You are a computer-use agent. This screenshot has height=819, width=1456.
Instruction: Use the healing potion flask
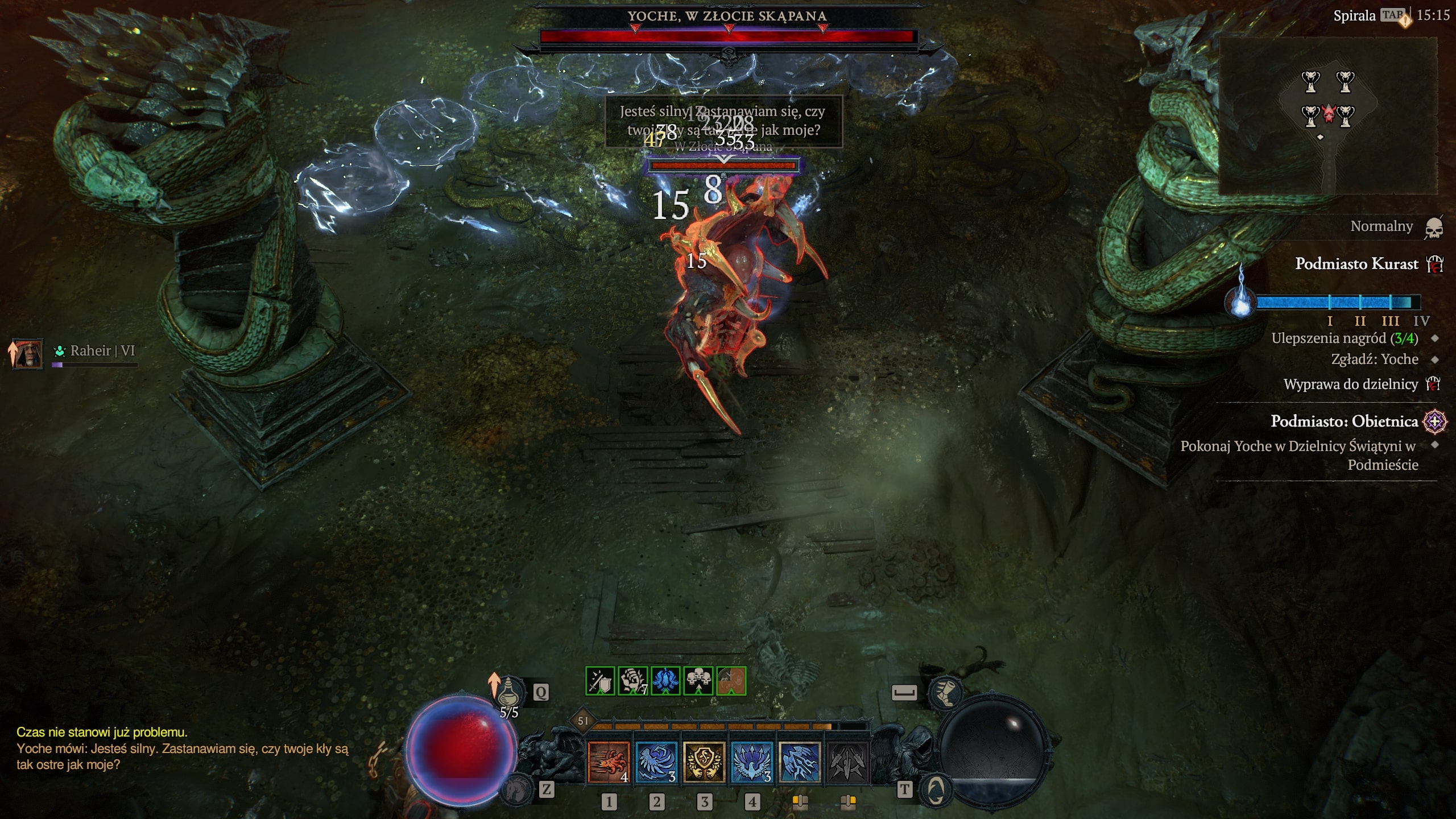pos(507,692)
